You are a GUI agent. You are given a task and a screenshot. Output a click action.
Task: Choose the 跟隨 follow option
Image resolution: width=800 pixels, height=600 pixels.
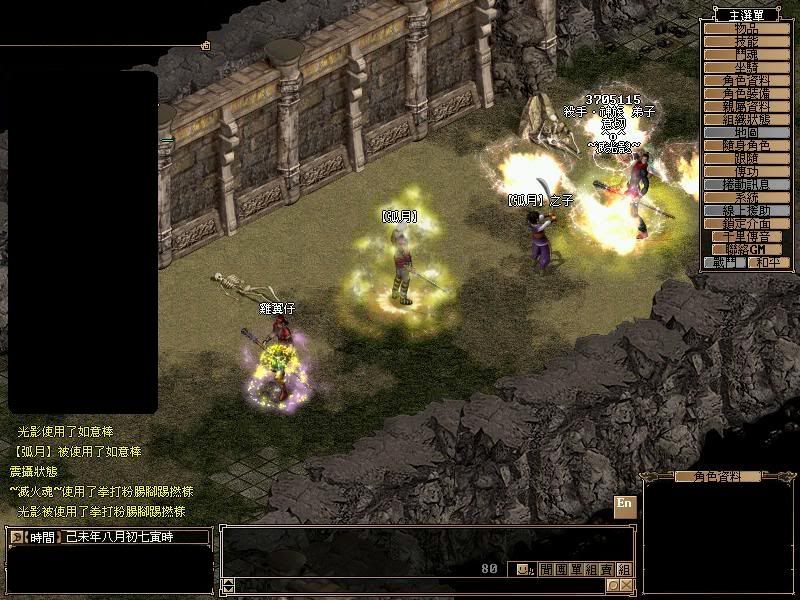(x=747, y=158)
